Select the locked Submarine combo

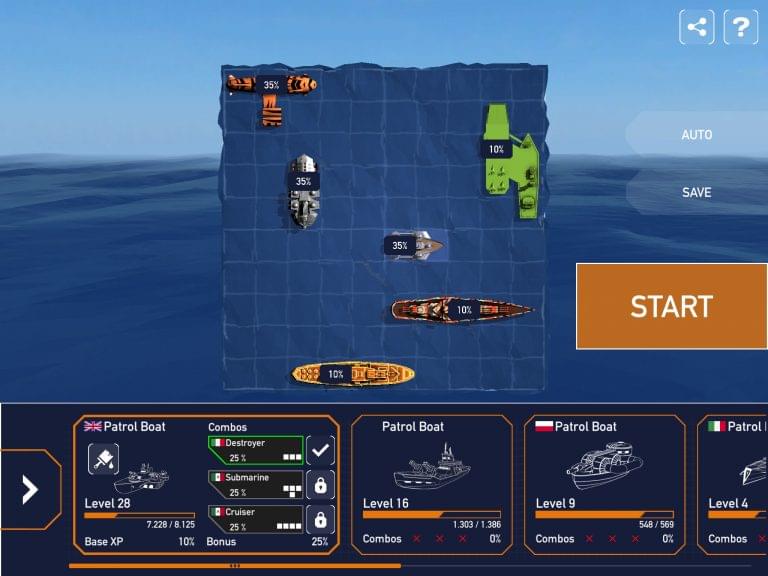(x=255, y=485)
